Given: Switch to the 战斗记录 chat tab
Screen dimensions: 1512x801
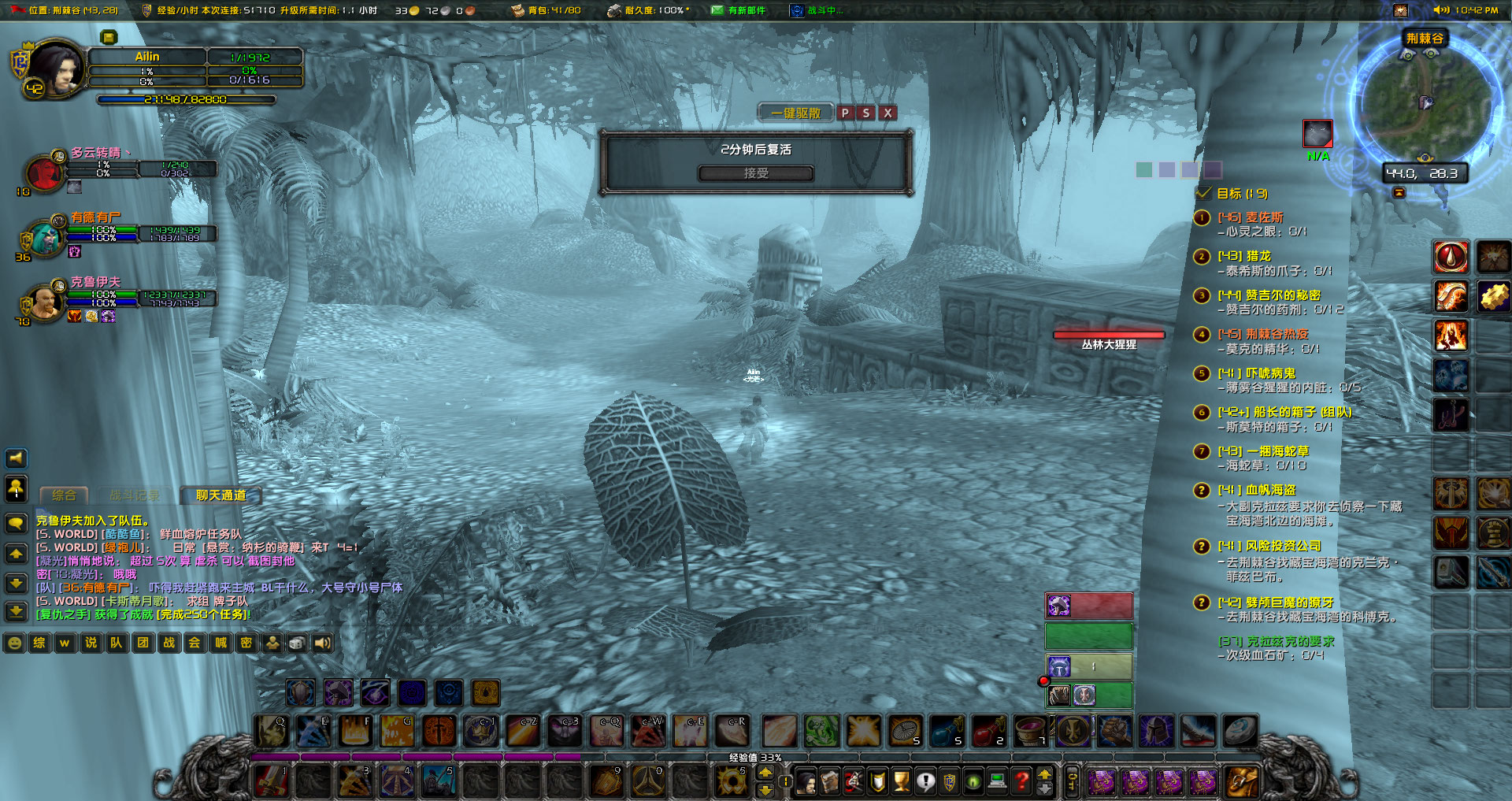Looking at the screenshot, I should pyautogui.click(x=135, y=495).
